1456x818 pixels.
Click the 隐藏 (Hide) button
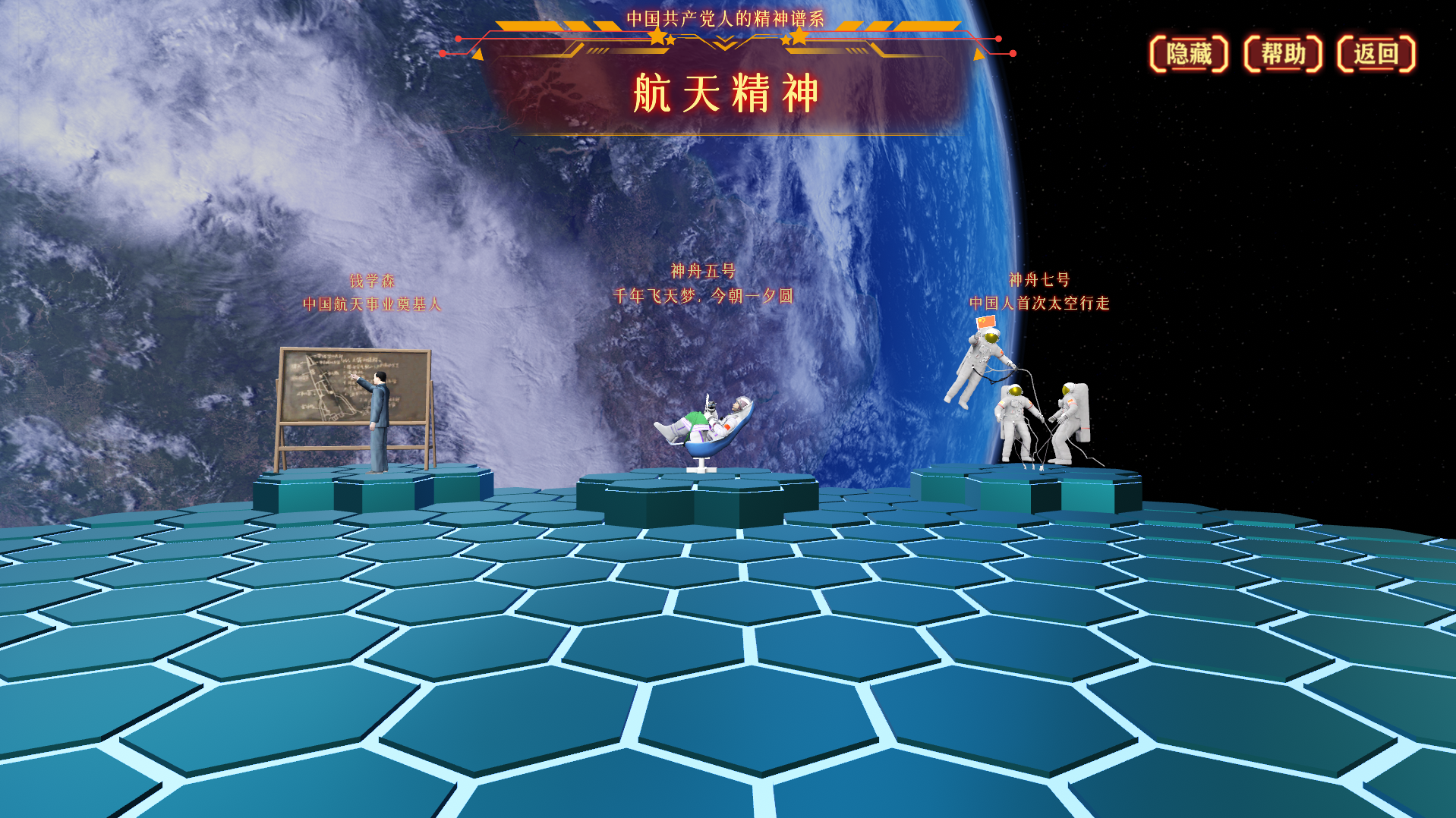pyautogui.click(x=1188, y=54)
